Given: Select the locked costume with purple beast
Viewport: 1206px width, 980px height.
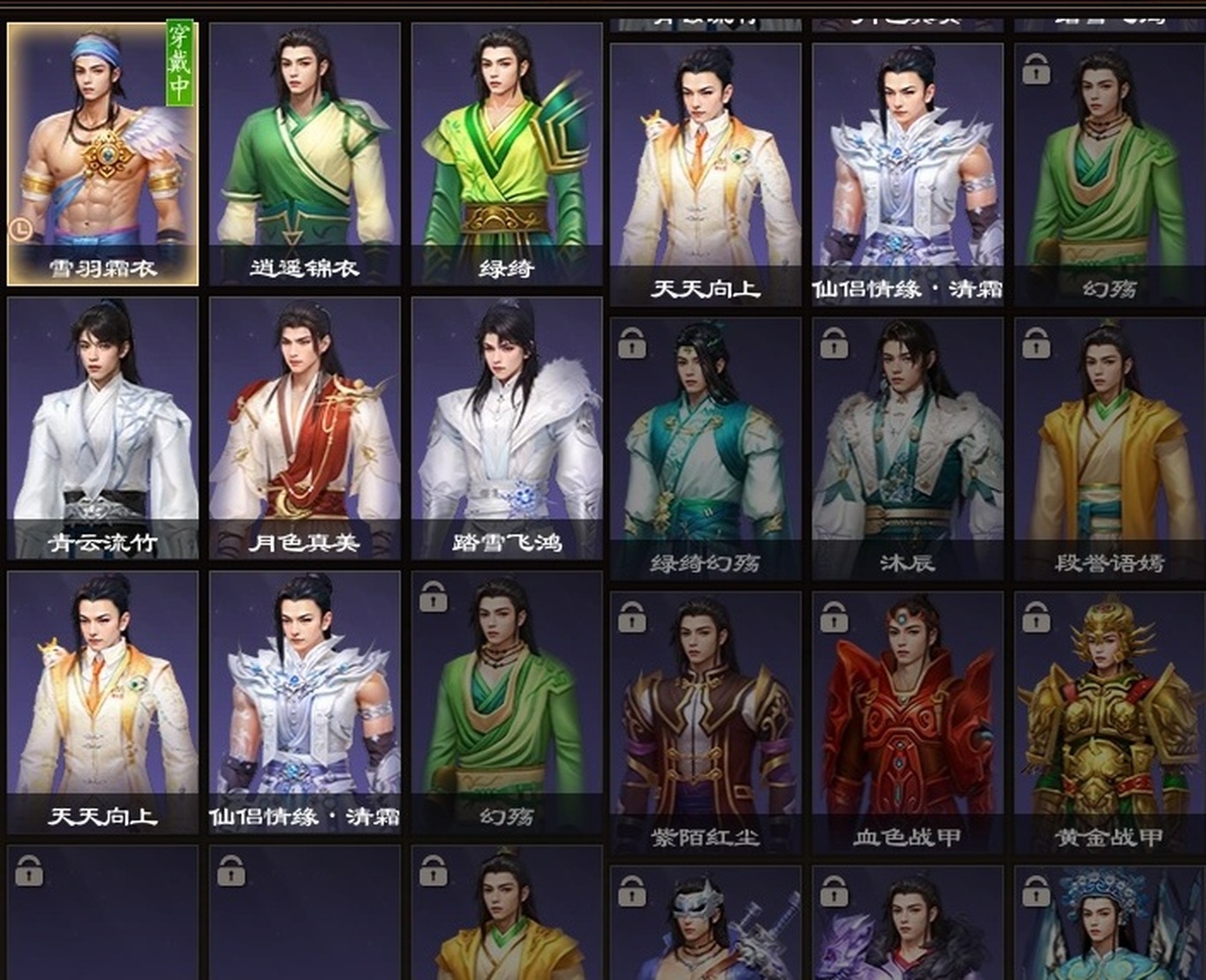Looking at the screenshot, I should tap(908, 925).
